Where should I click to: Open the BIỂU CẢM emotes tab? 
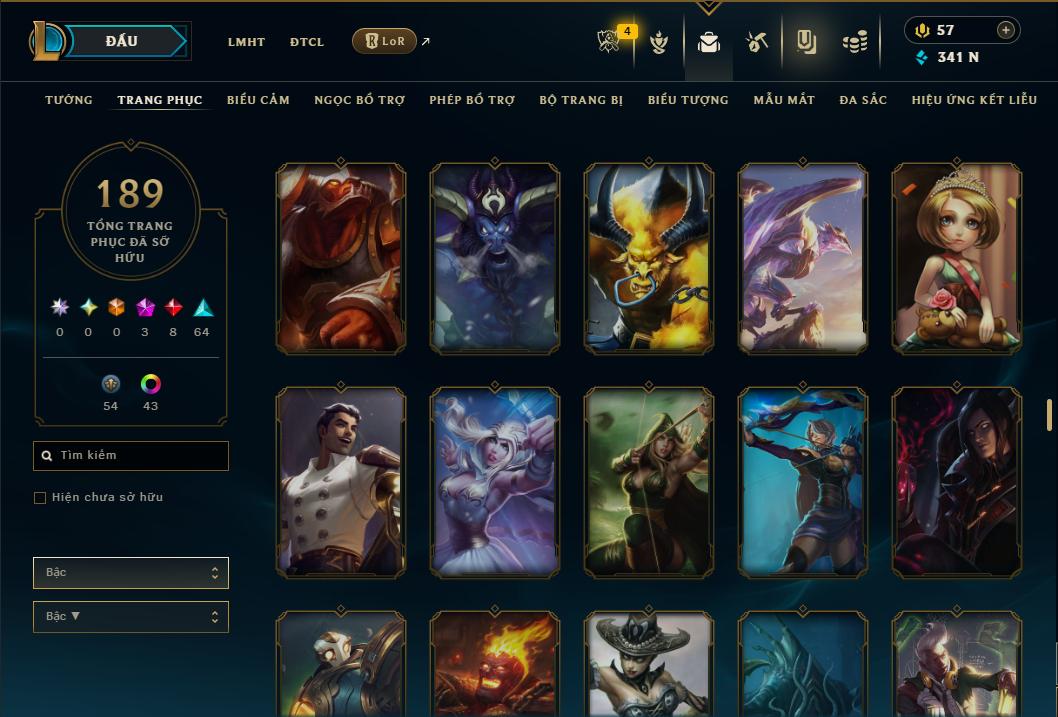click(258, 100)
